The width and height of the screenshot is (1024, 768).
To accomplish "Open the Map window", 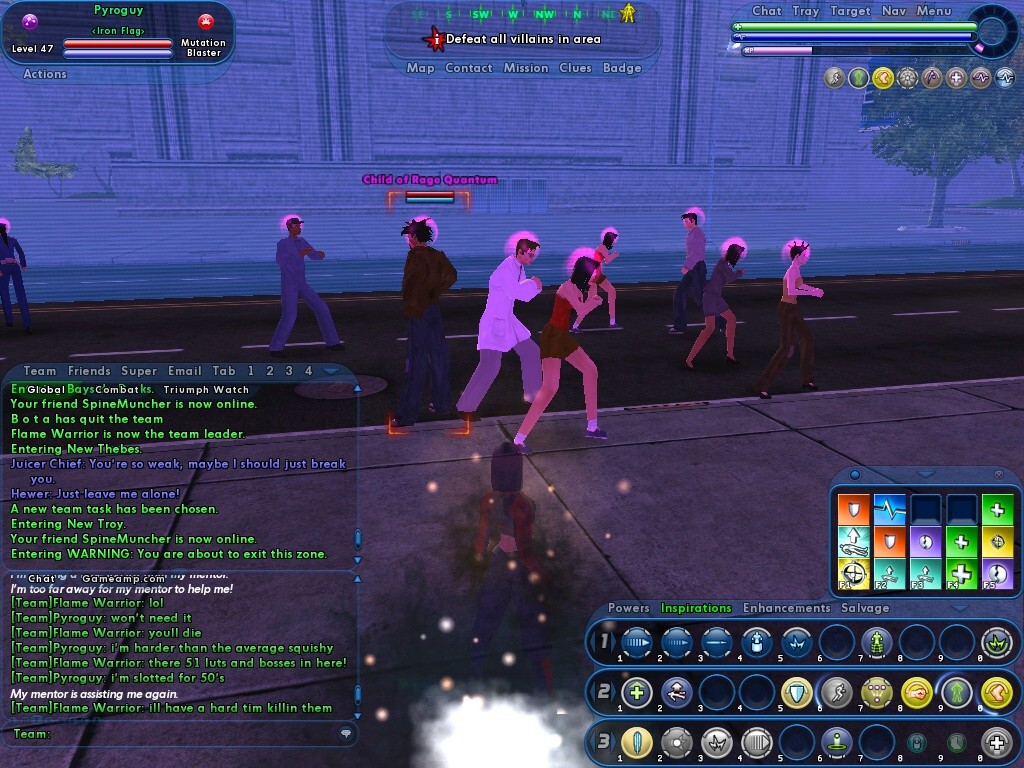I will pyautogui.click(x=420, y=68).
